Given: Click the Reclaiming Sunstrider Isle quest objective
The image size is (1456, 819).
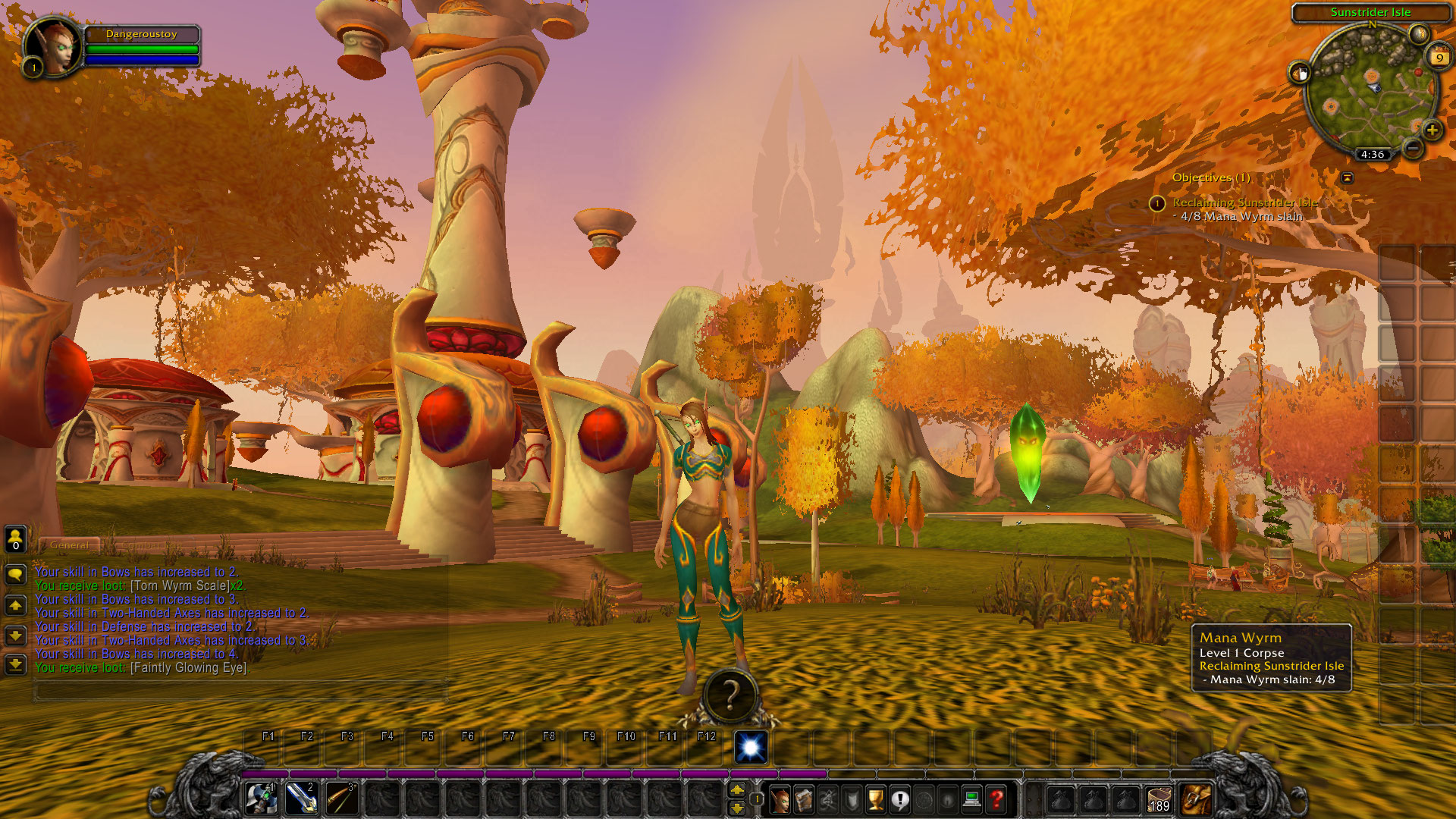Looking at the screenshot, I should coord(1245,203).
